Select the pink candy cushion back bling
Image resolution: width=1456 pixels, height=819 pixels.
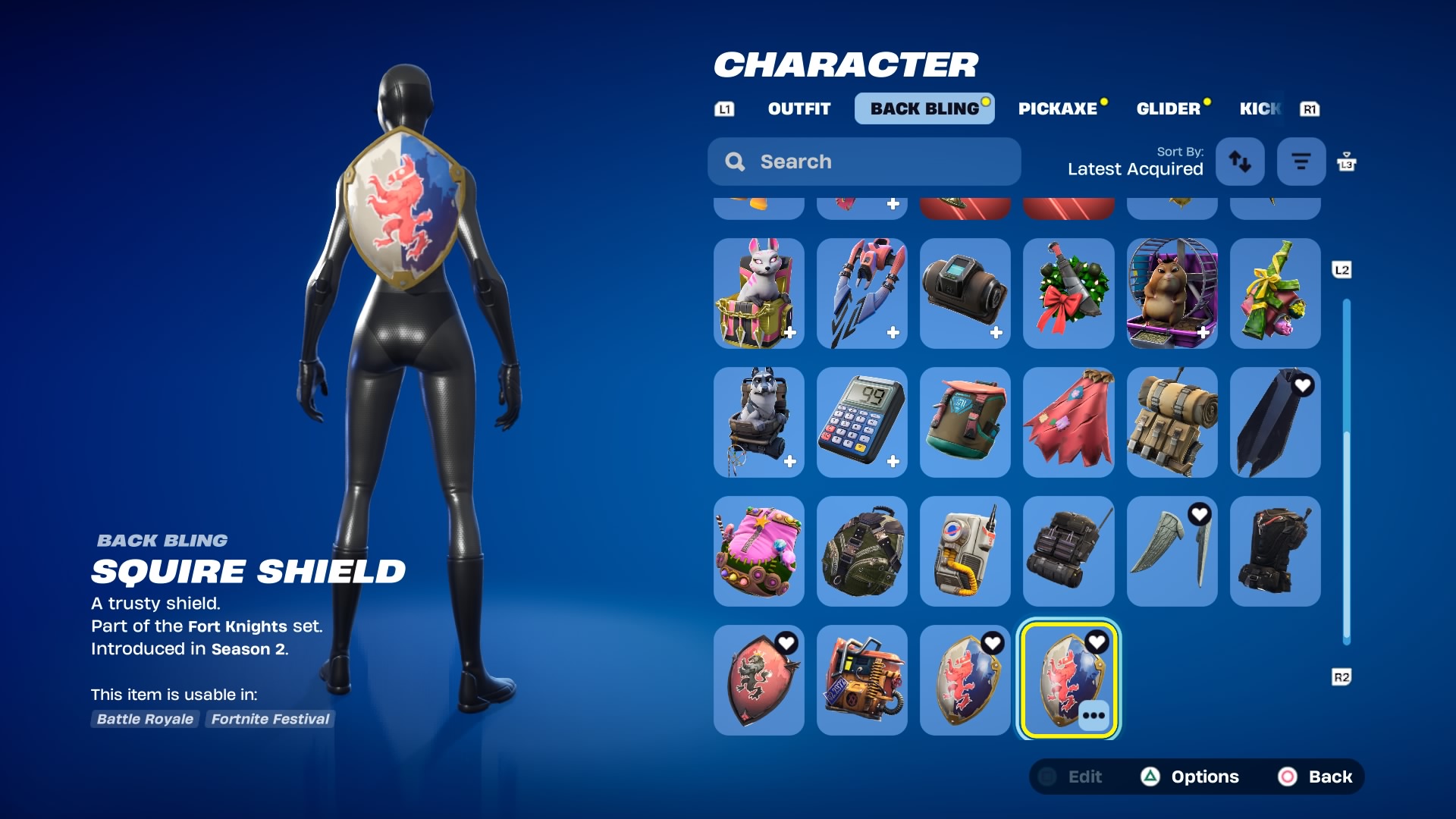pos(758,551)
